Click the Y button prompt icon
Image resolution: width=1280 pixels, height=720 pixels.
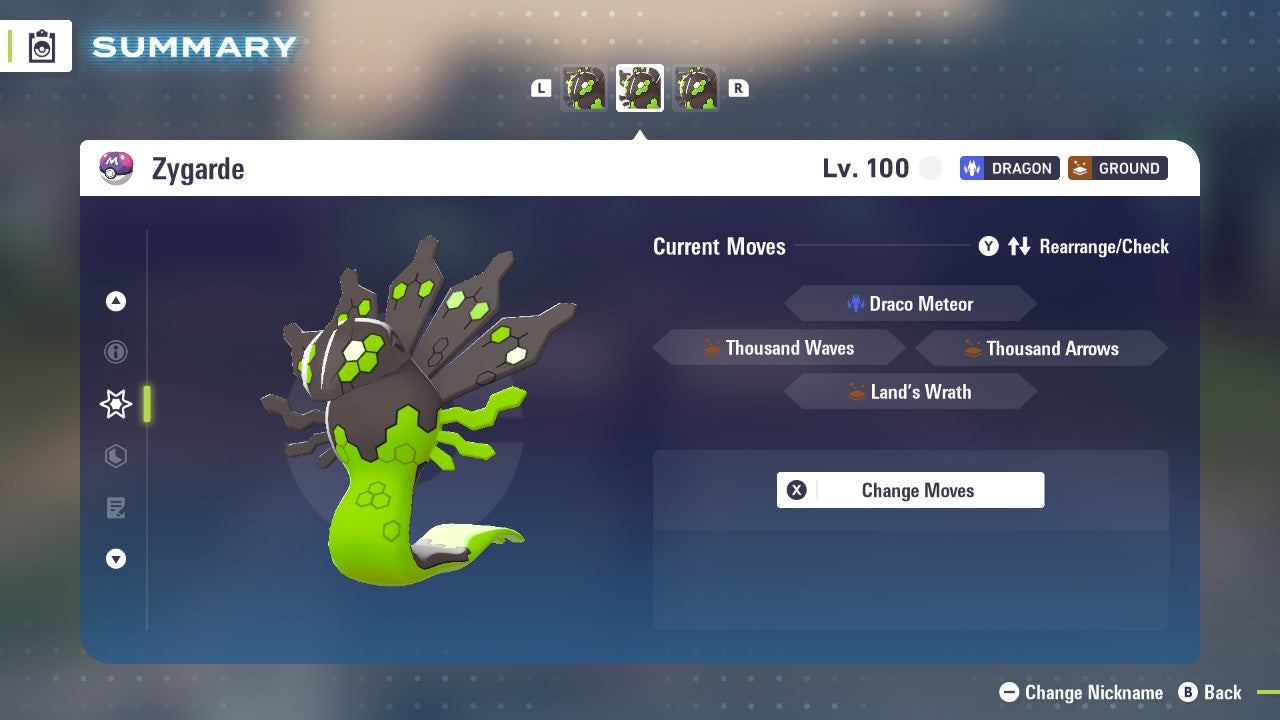coord(988,246)
